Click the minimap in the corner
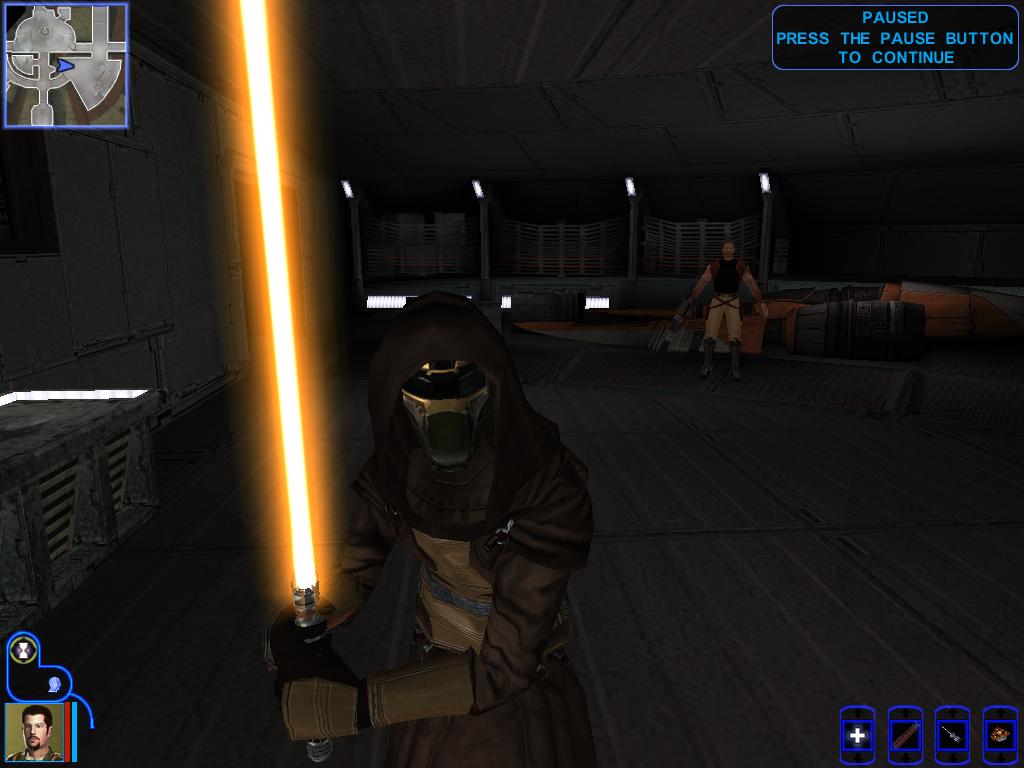 click(x=66, y=65)
